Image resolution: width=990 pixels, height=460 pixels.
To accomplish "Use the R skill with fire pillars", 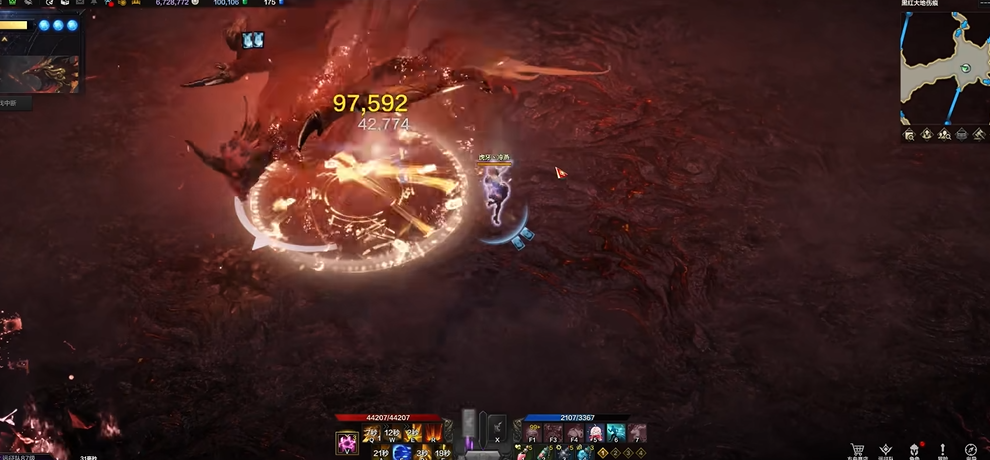I will (x=434, y=435).
